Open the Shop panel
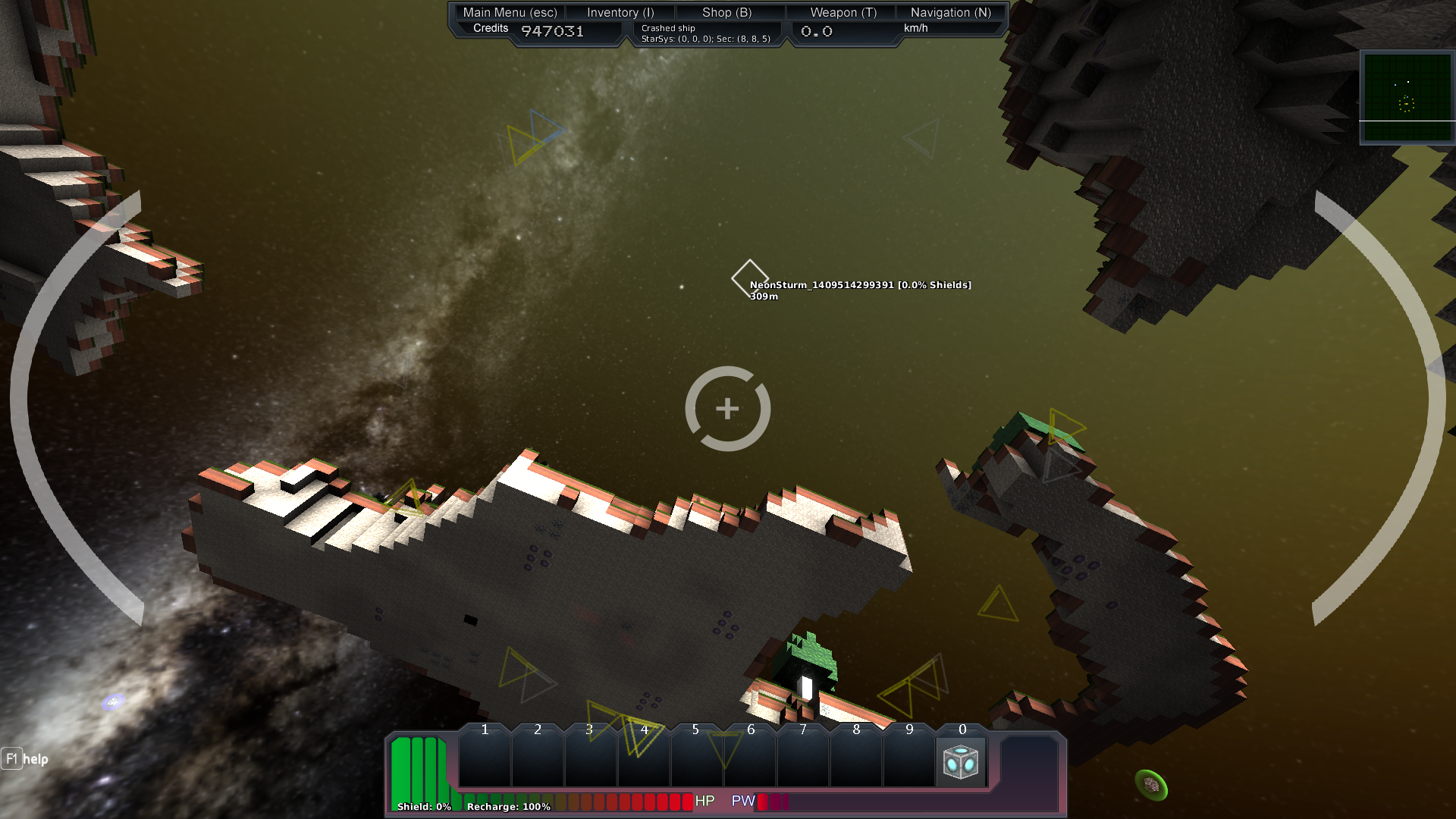 (726, 12)
